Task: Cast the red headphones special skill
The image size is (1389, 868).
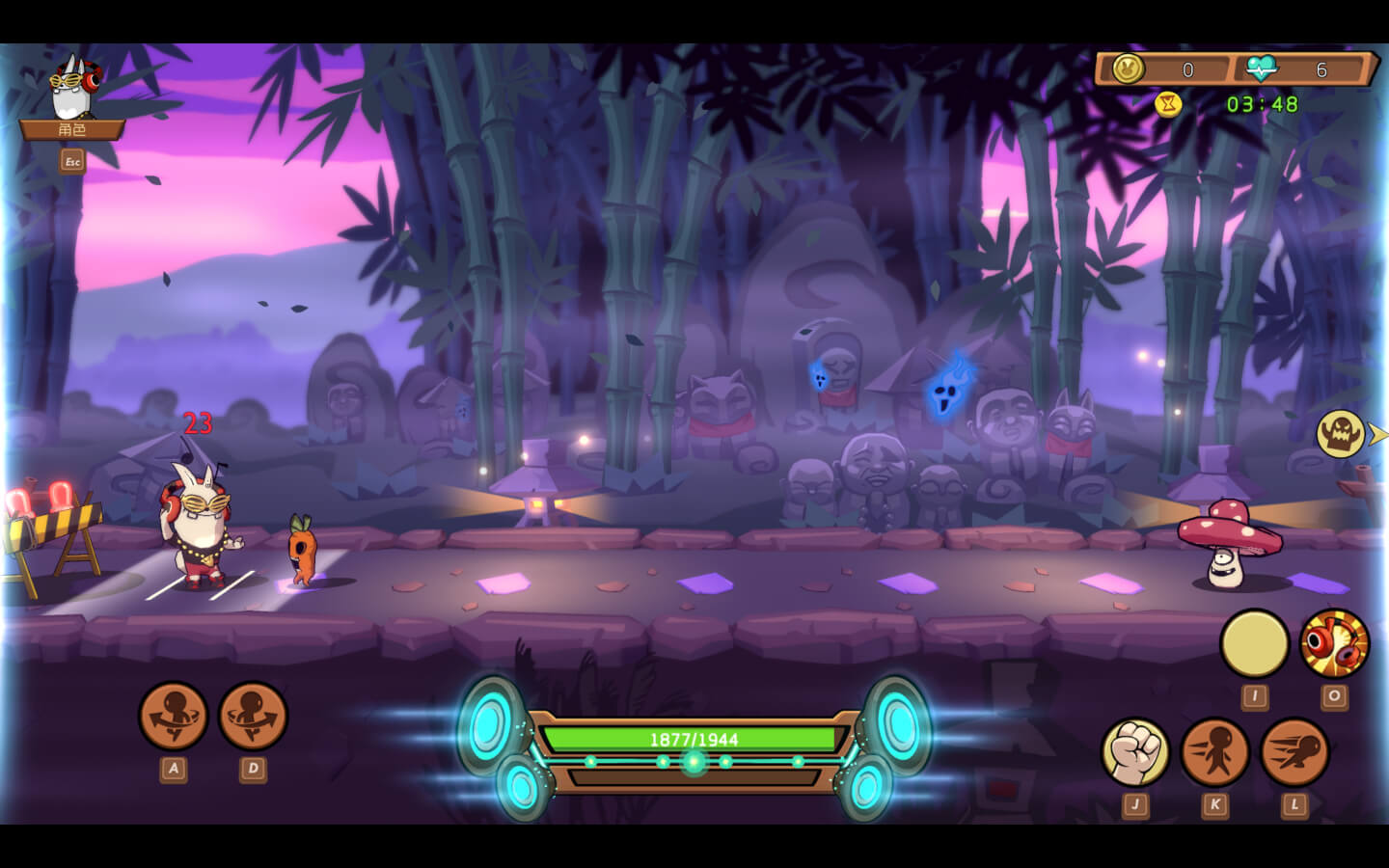Action: point(1334,643)
